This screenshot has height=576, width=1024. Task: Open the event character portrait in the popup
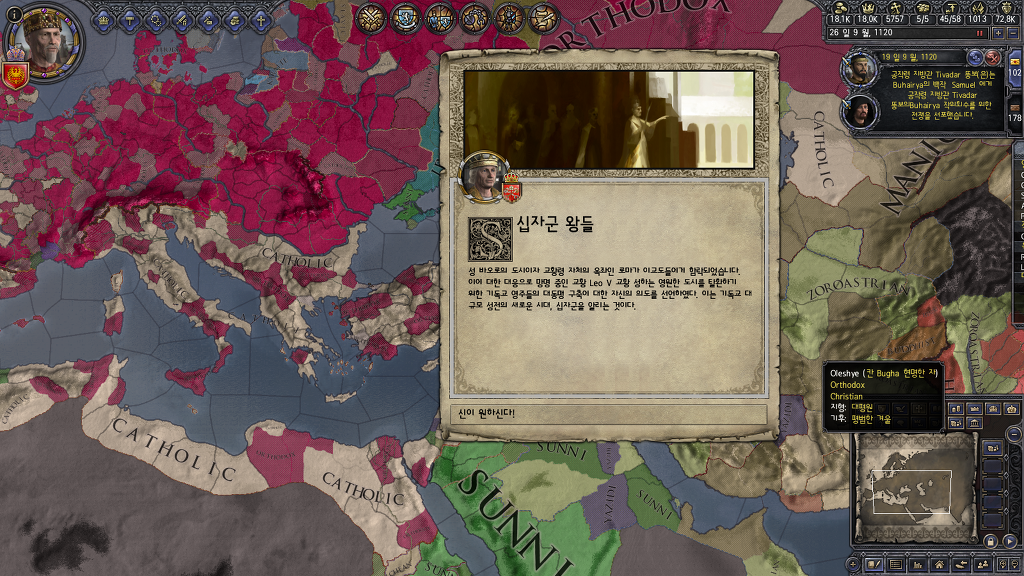pyautogui.click(x=483, y=177)
